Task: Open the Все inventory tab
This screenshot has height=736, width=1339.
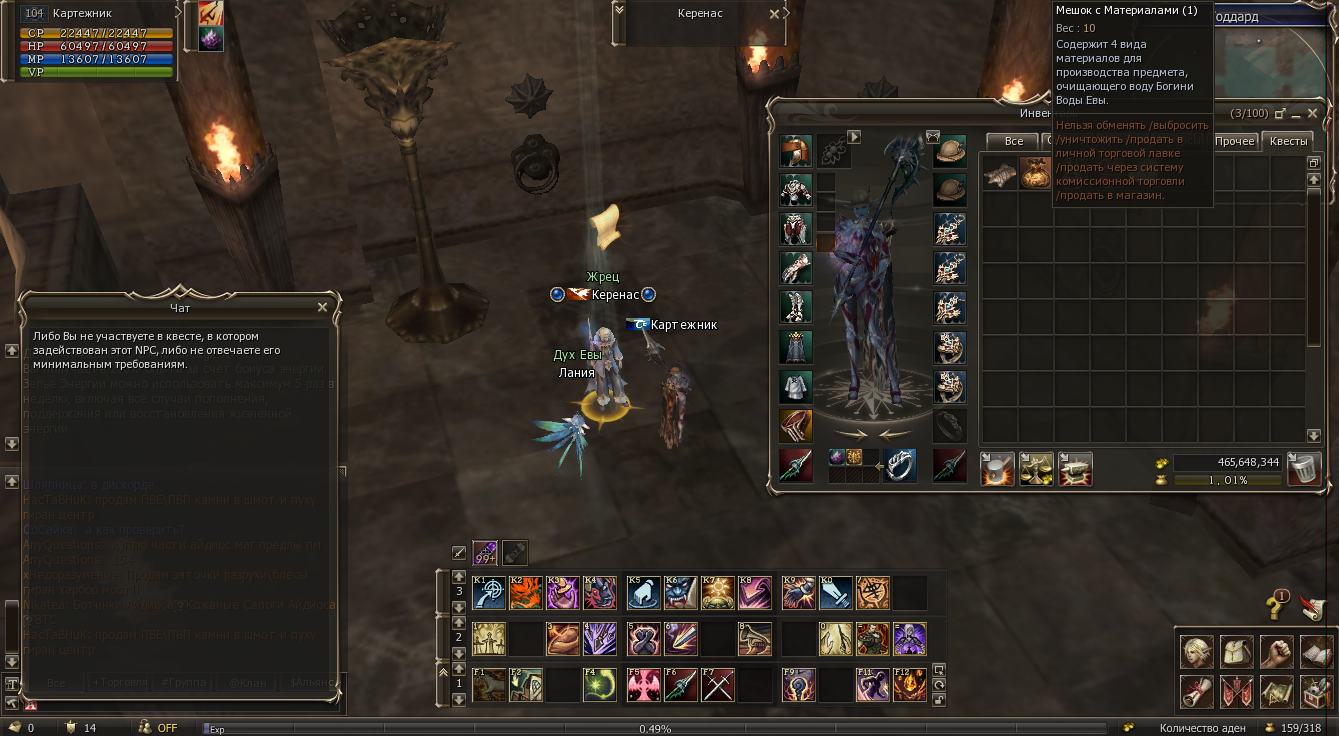Action: [x=1013, y=141]
